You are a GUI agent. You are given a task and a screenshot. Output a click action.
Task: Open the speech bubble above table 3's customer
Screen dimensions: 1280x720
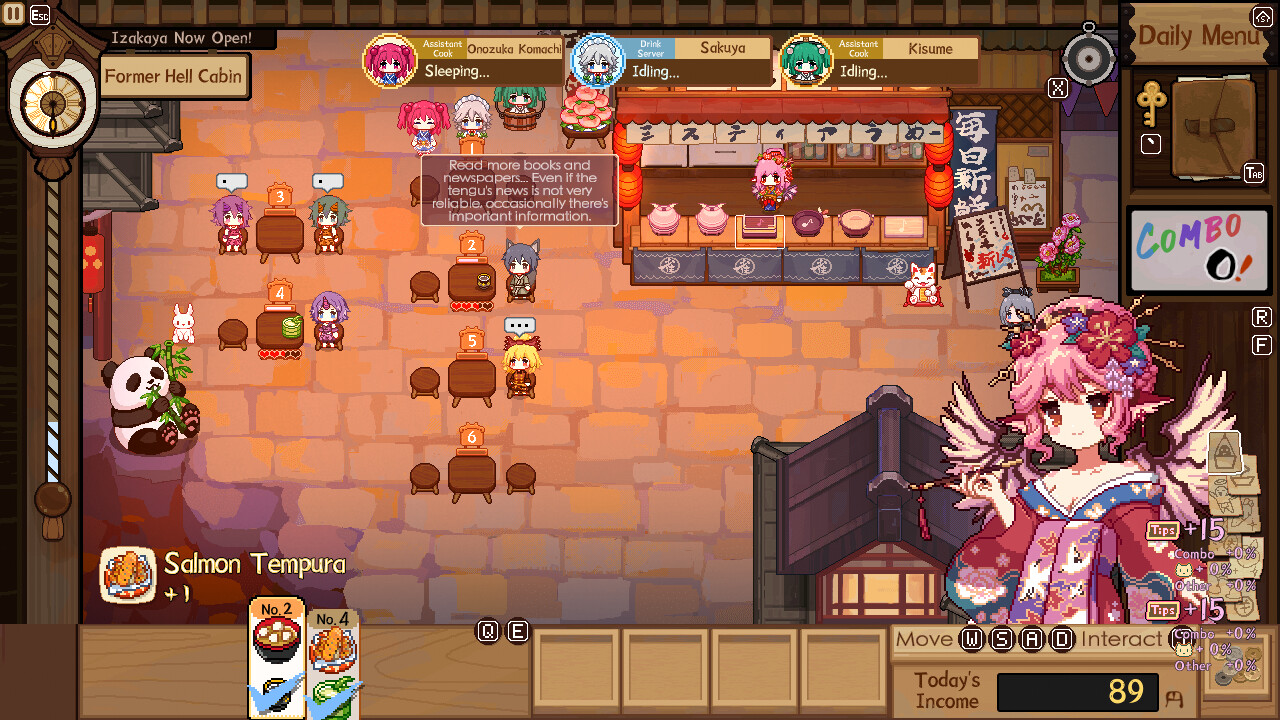[233, 181]
